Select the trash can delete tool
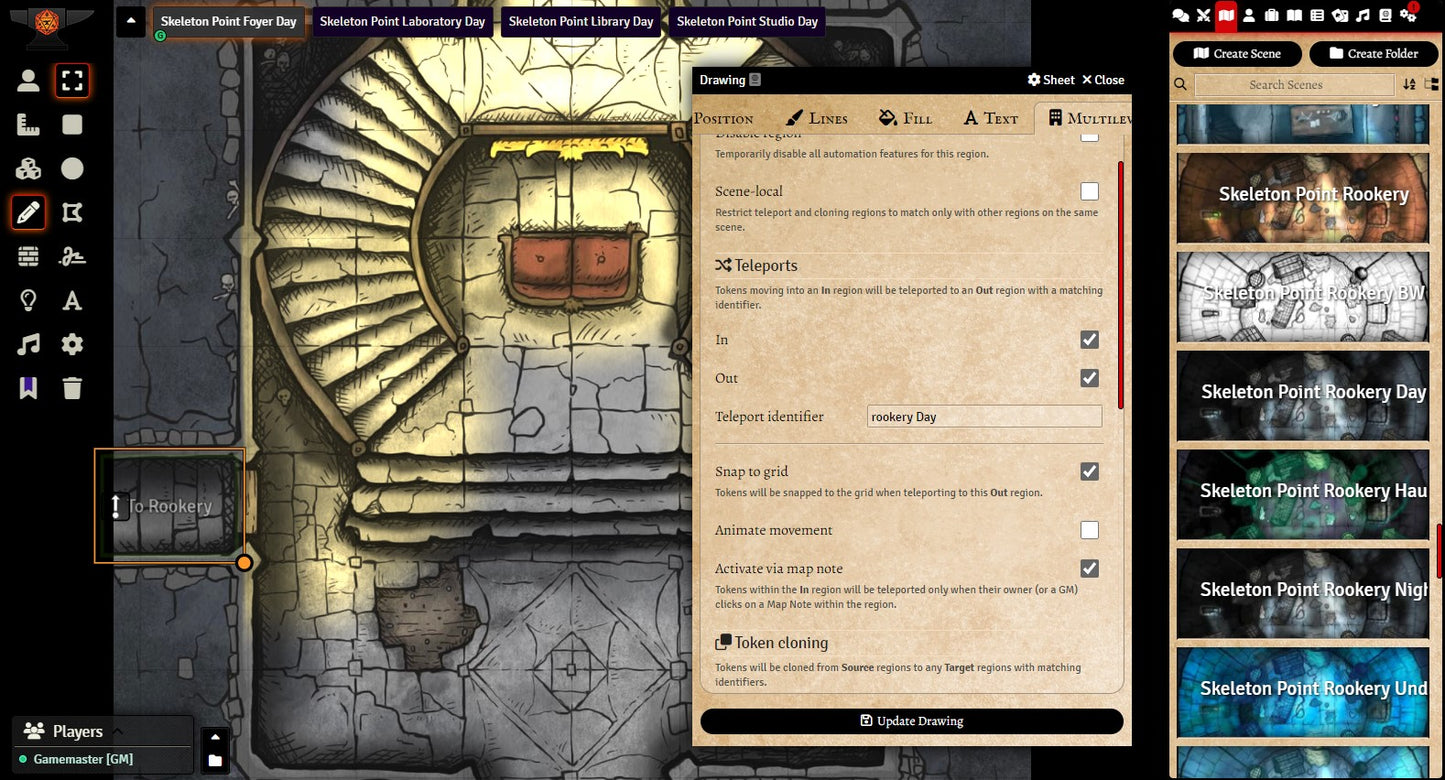1445x780 pixels. [72, 388]
